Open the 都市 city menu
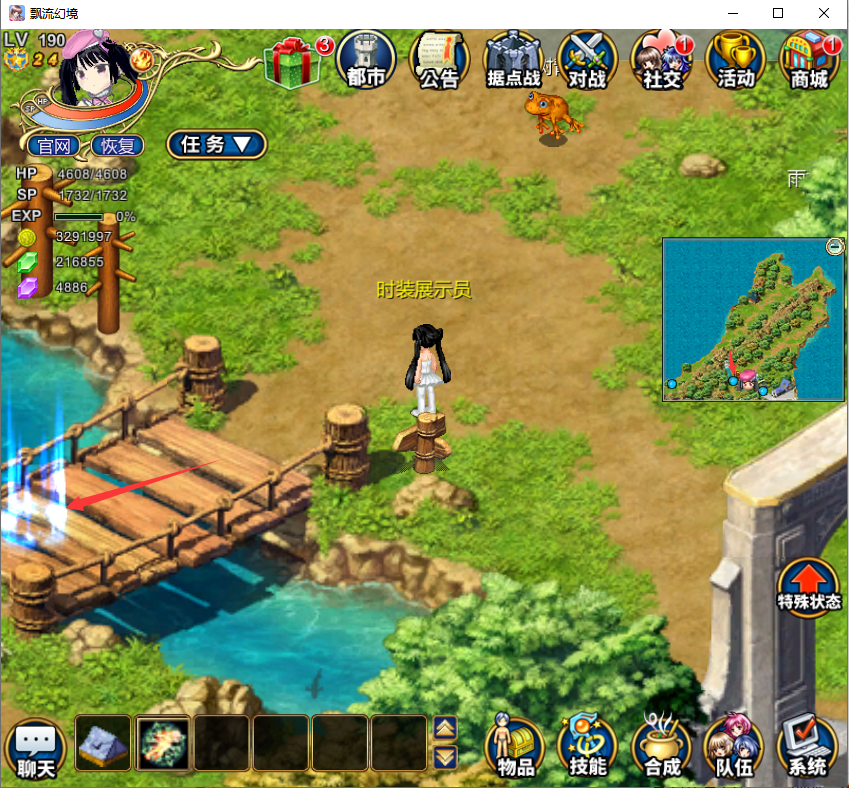This screenshot has height=788, width=849. coord(365,59)
